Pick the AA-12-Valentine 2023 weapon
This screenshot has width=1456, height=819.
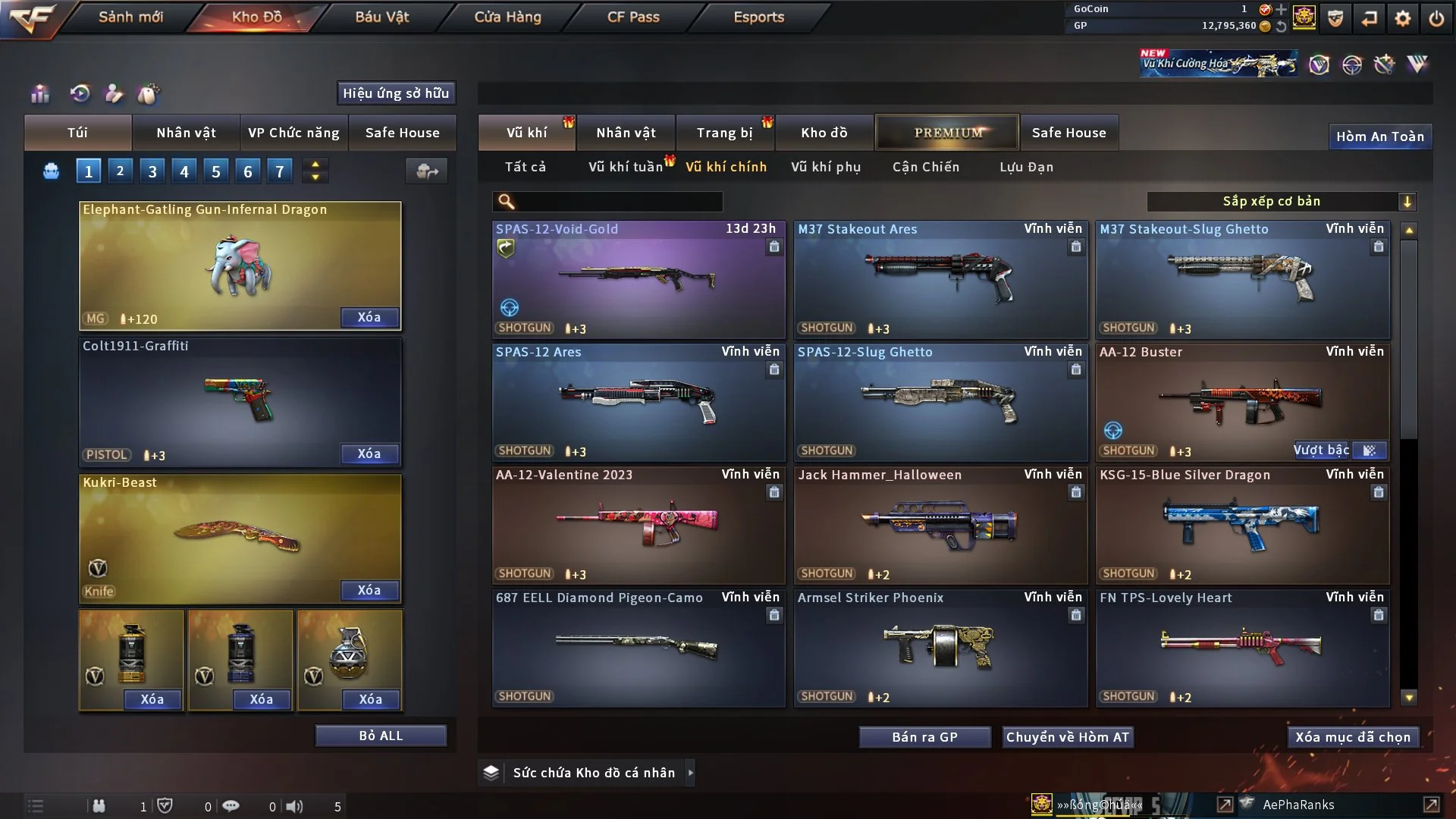pos(638,525)
